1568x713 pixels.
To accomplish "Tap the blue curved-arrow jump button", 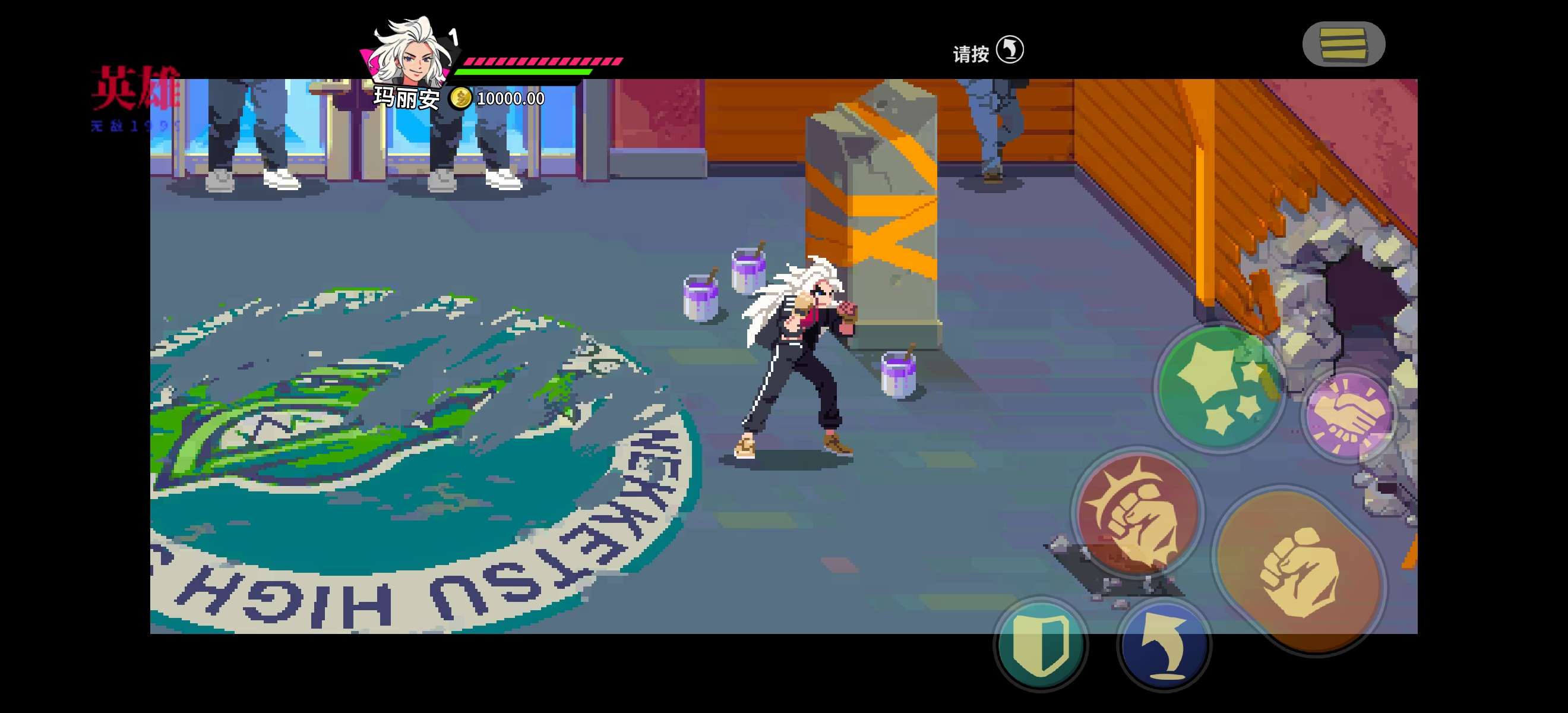I will pyautogui.click(x=1165, y=645).
